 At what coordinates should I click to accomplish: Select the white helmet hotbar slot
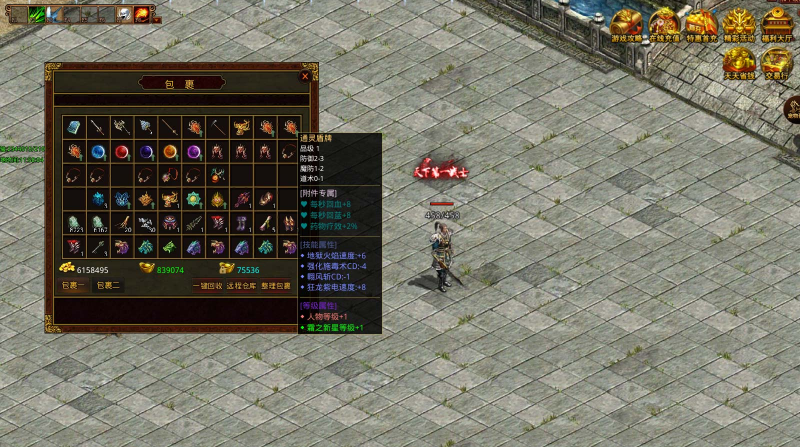(124, 13)
